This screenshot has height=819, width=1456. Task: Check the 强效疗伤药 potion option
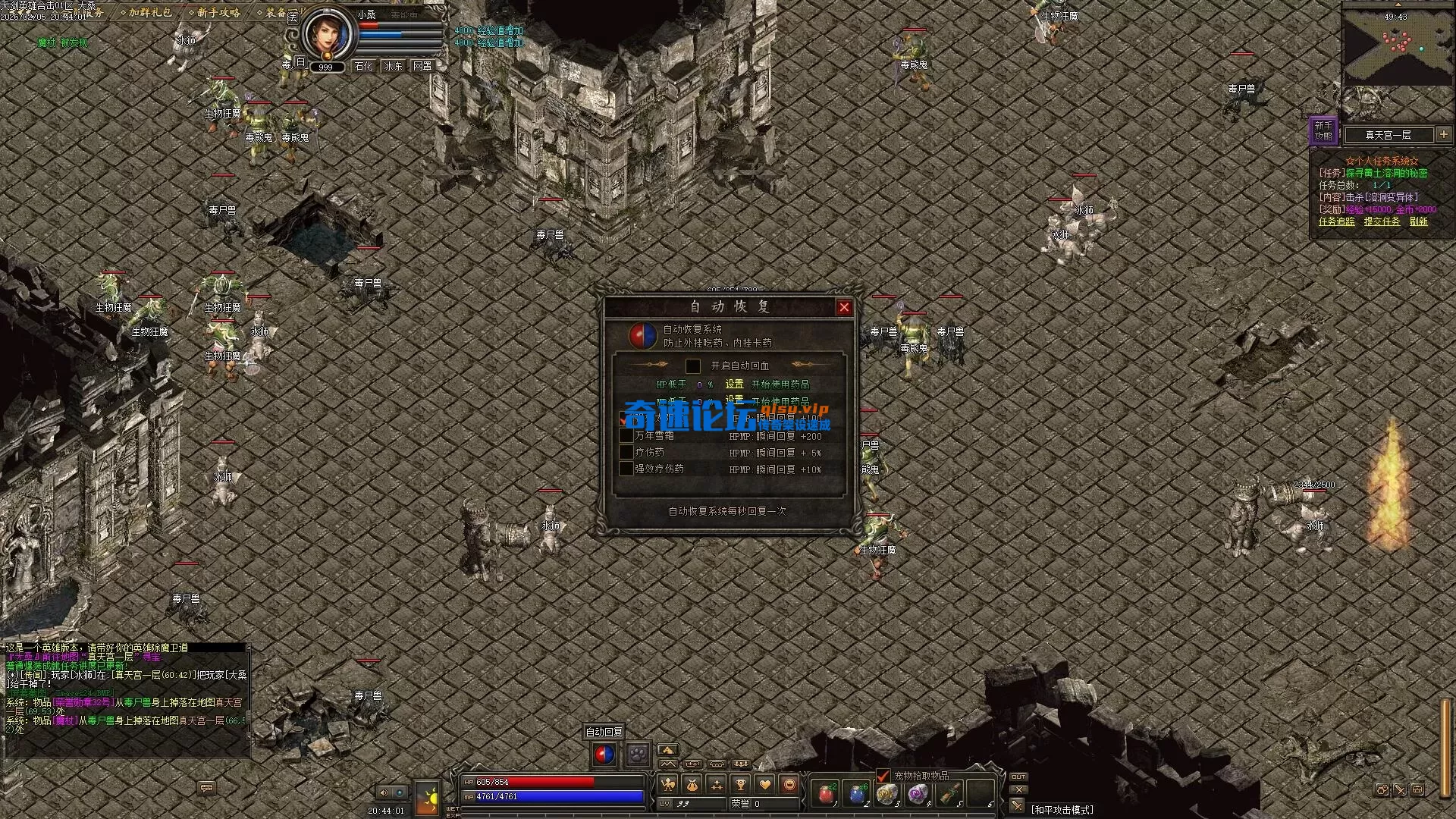pos(626,469)
